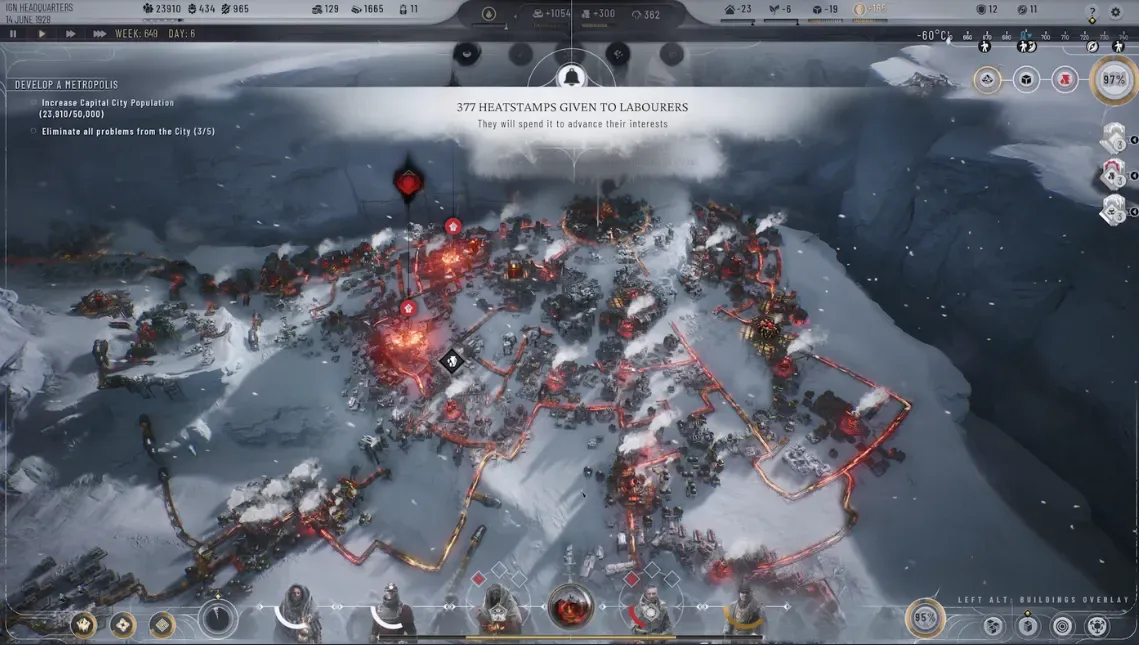Open the red diamond district alert marker

pyautogui.click(x=407, y=183)
